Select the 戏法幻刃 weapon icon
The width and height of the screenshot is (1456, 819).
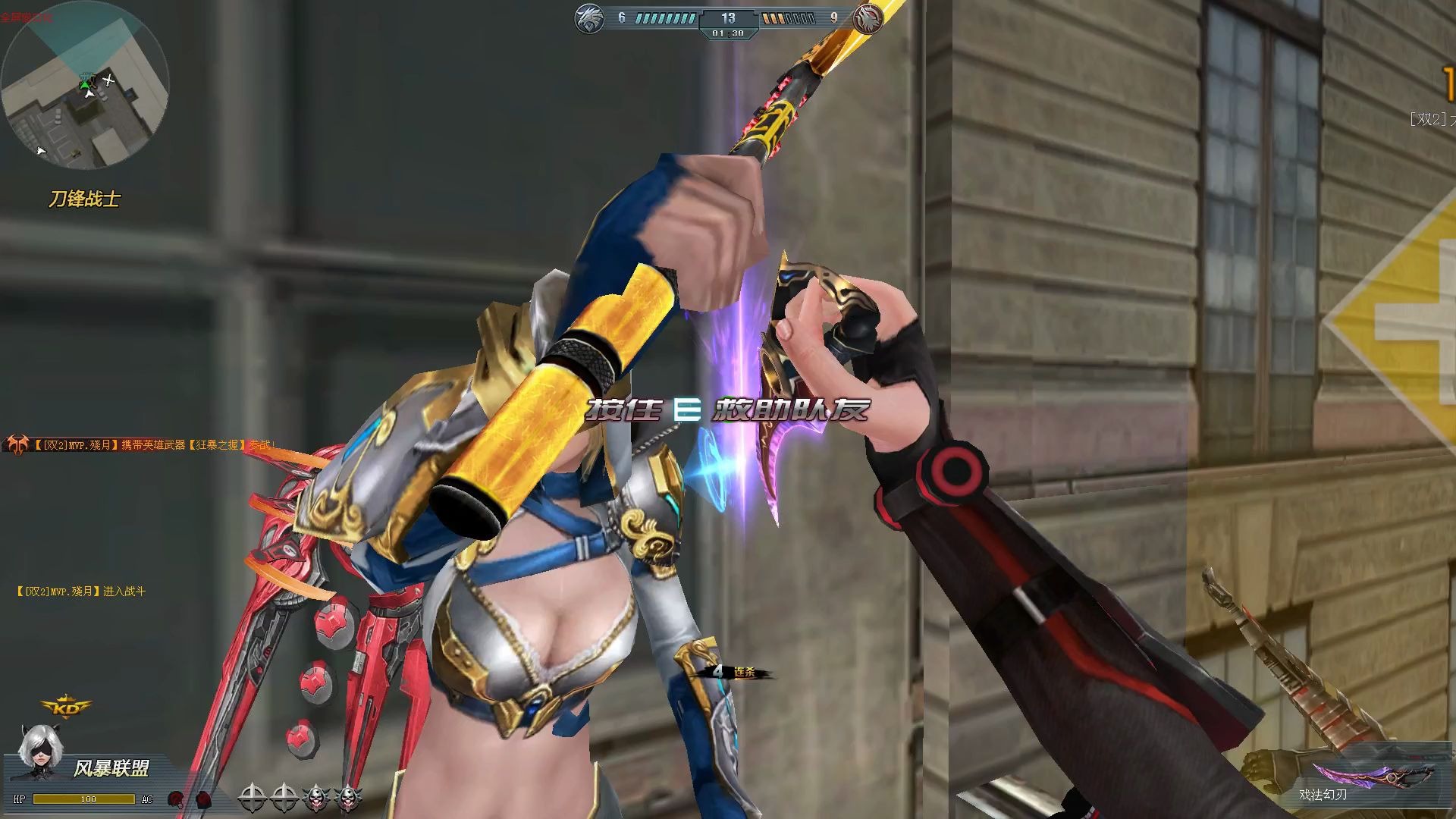[x=1373, y=775]
